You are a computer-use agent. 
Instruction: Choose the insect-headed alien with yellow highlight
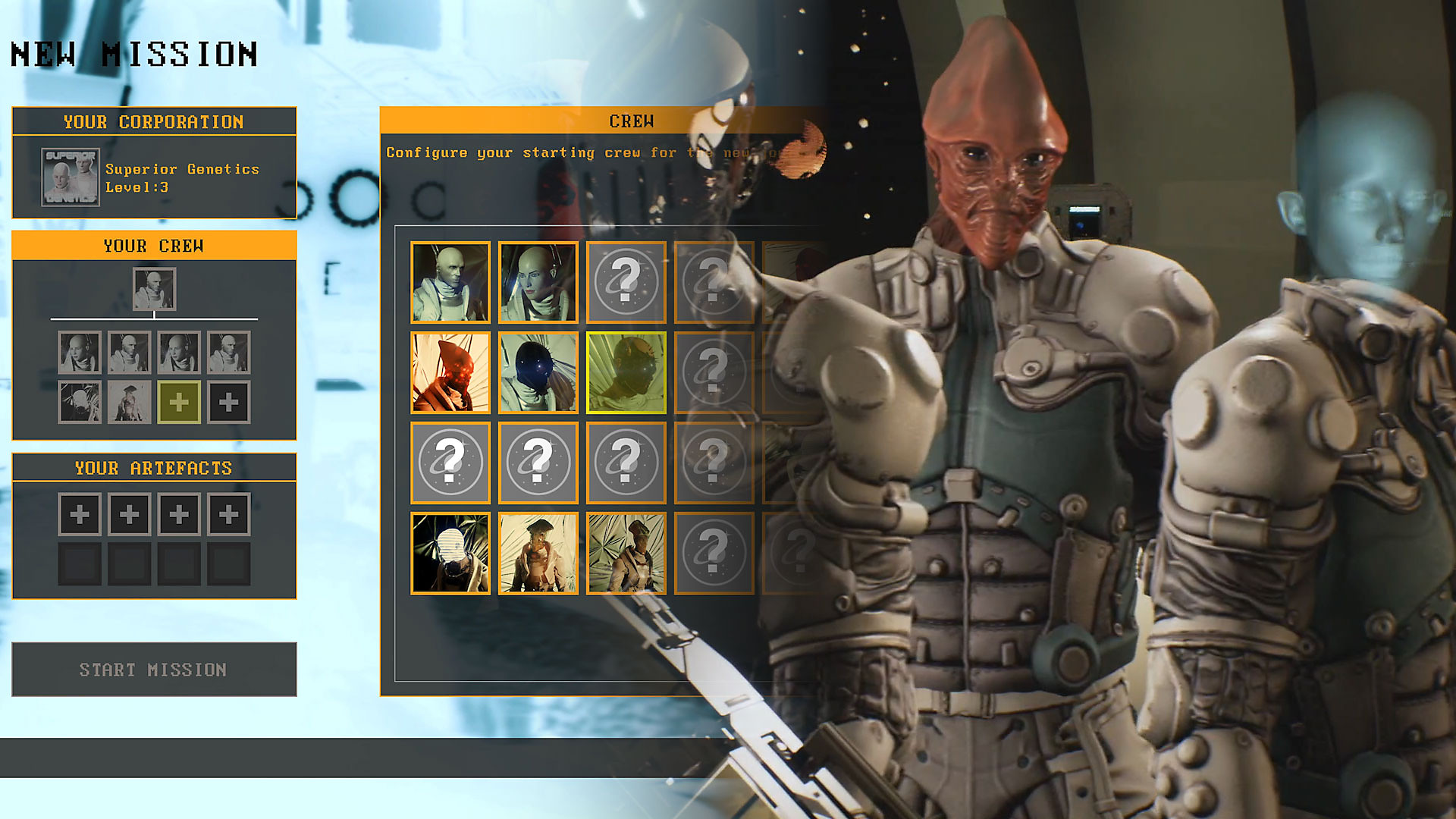pos(626,372)
